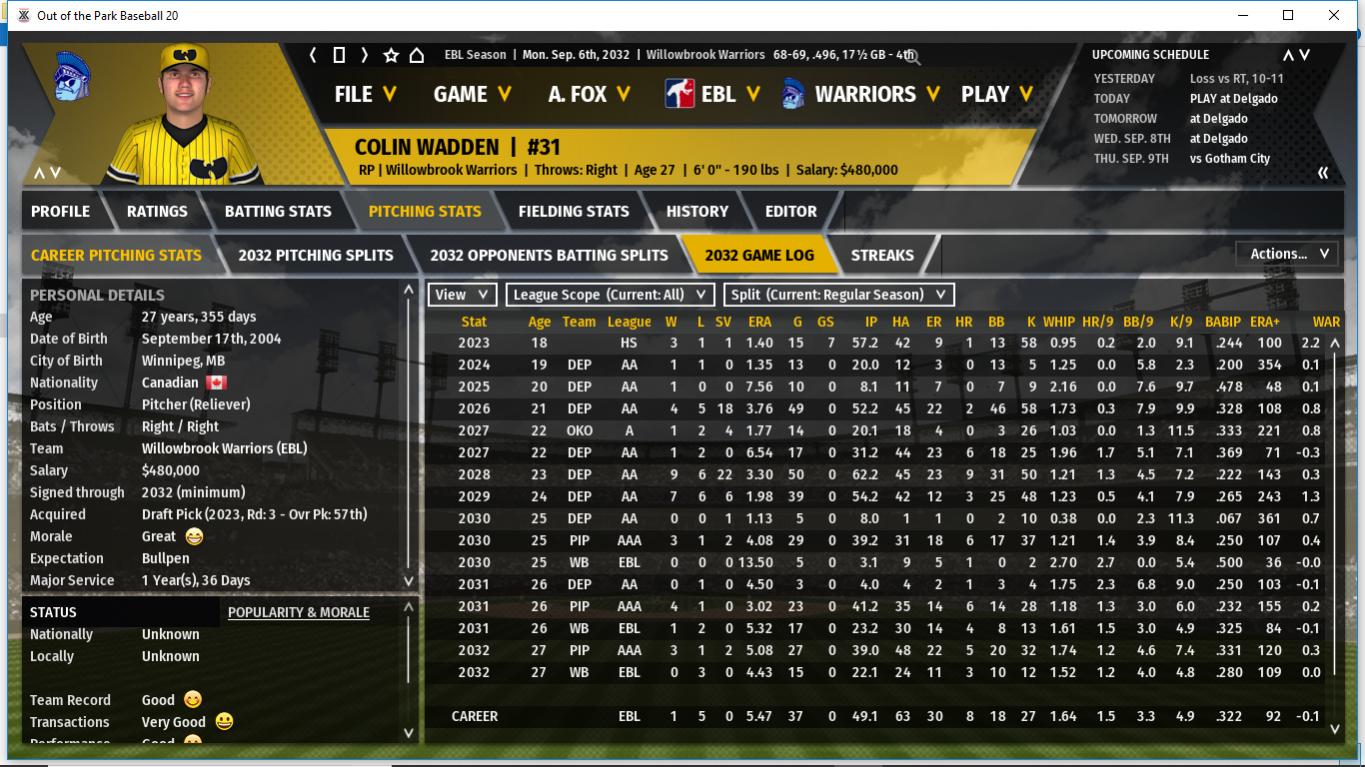
Task: Expand the Actions dropdown
Action: click(1287, 254)
